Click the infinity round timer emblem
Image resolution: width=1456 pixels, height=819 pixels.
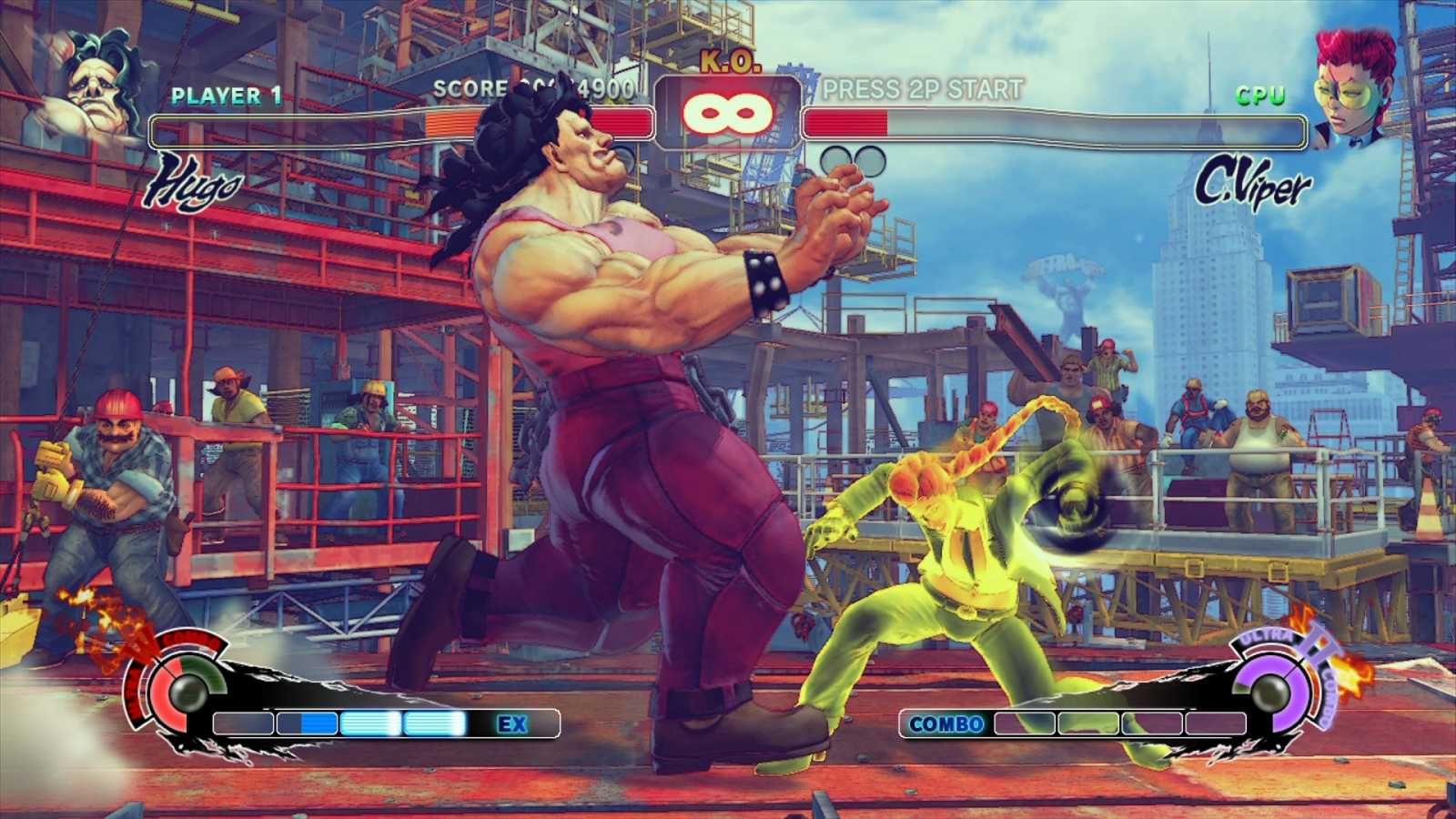[729, 111]
